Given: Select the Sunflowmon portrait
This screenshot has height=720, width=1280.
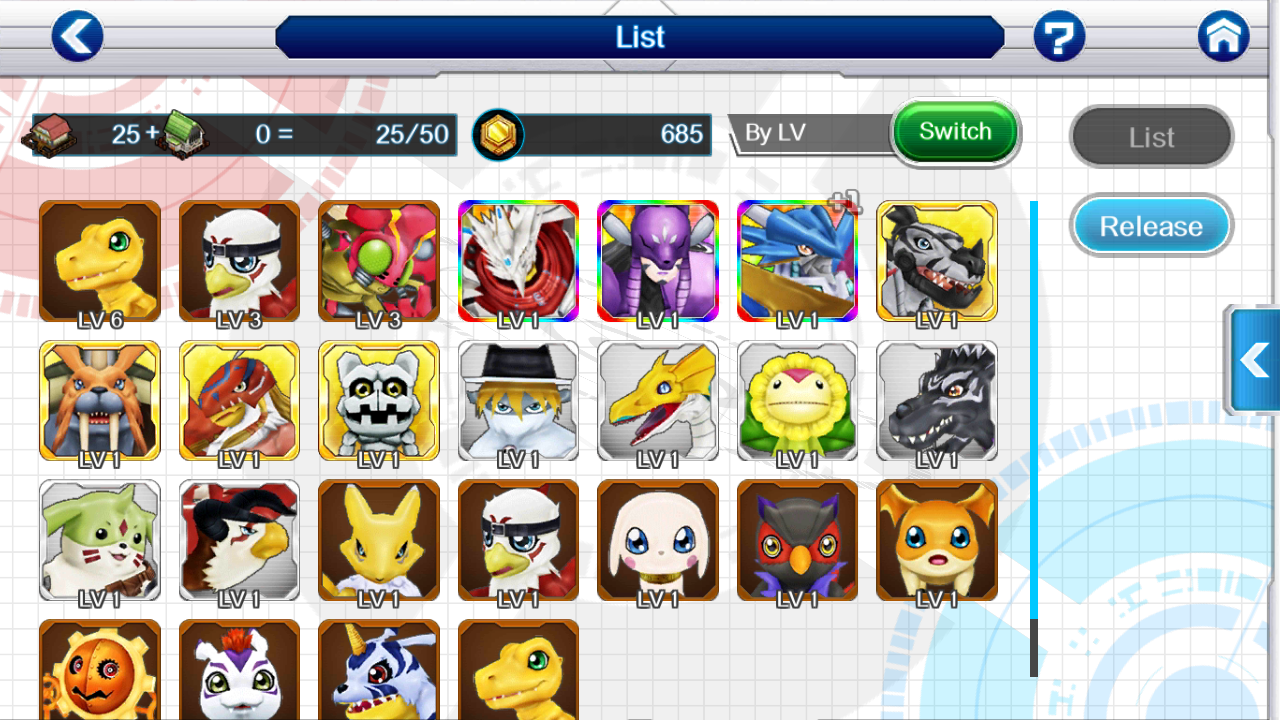Looking at the screenshot, I should click(797, 400).
